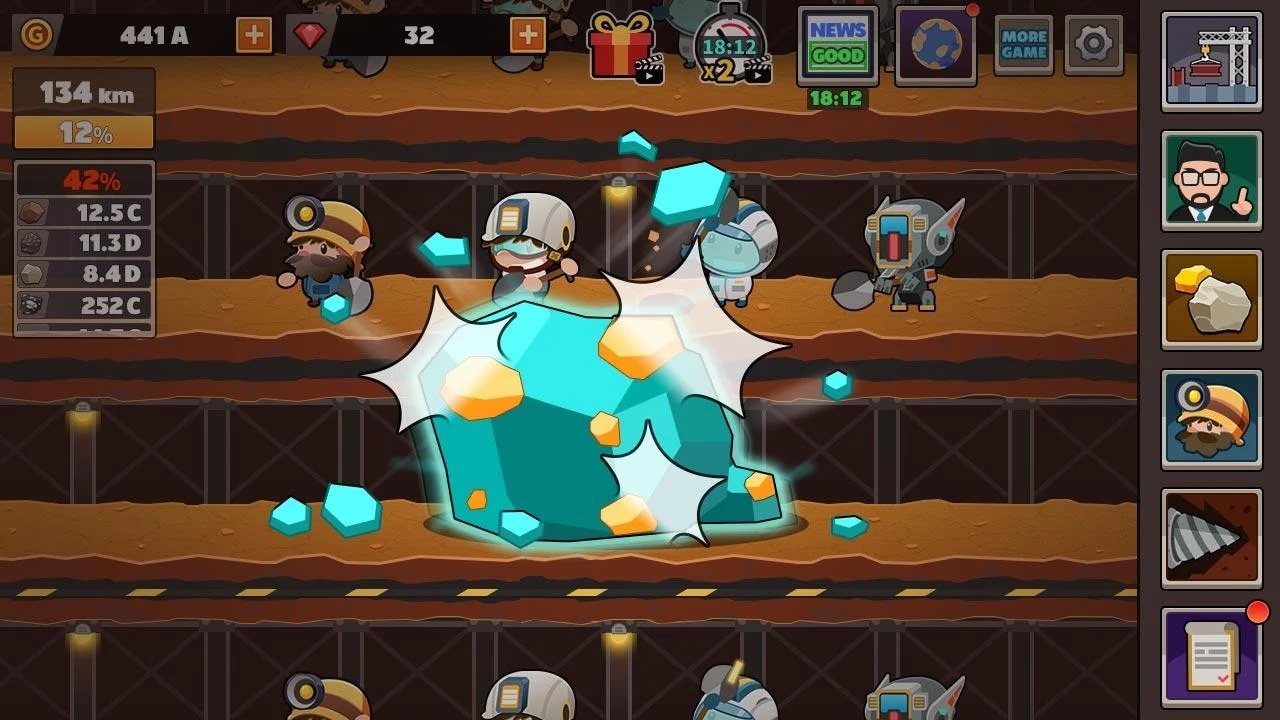Tap the MORE GAME button

coord(1023,45)
